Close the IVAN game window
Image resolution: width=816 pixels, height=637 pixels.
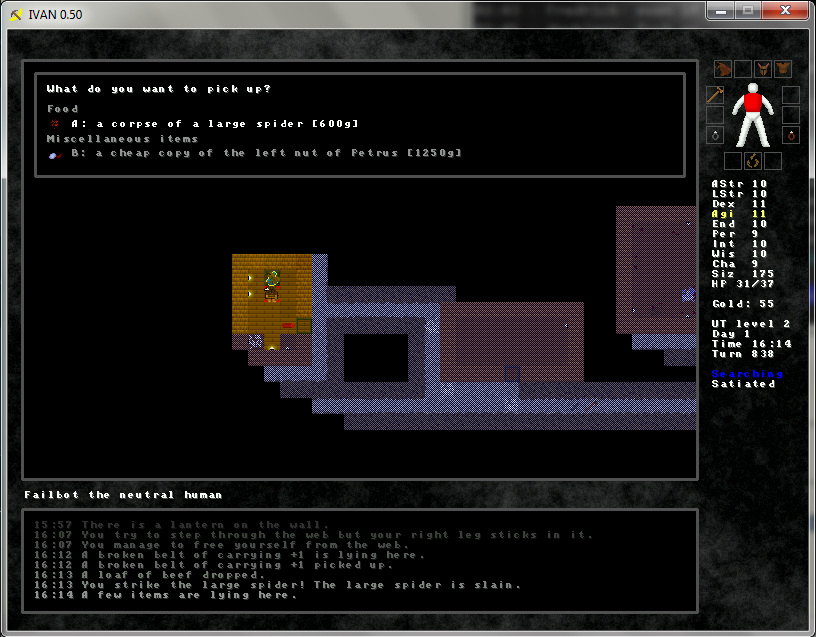click(788, 10)
